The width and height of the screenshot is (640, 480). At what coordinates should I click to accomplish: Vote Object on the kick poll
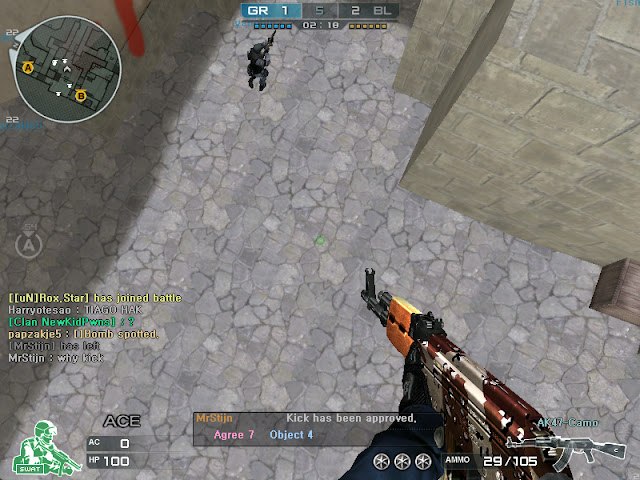point(291,435)
